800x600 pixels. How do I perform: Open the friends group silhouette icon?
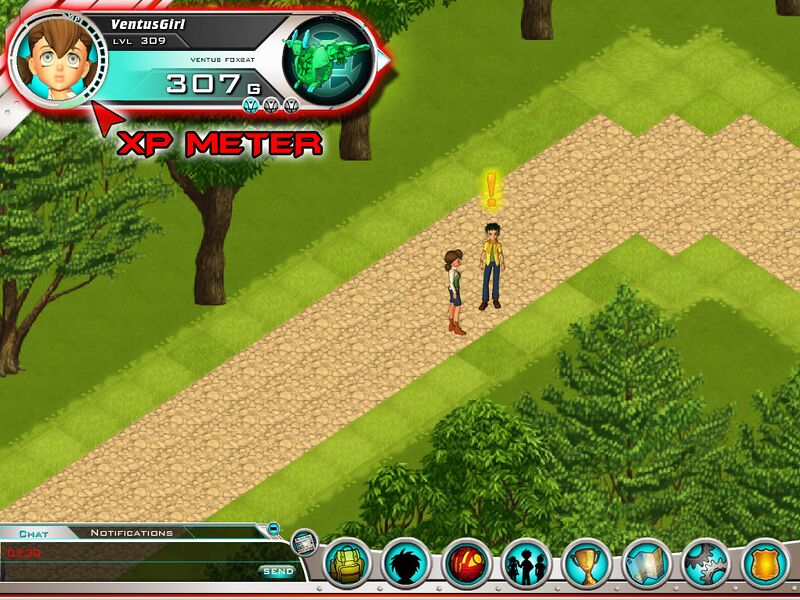526,564
